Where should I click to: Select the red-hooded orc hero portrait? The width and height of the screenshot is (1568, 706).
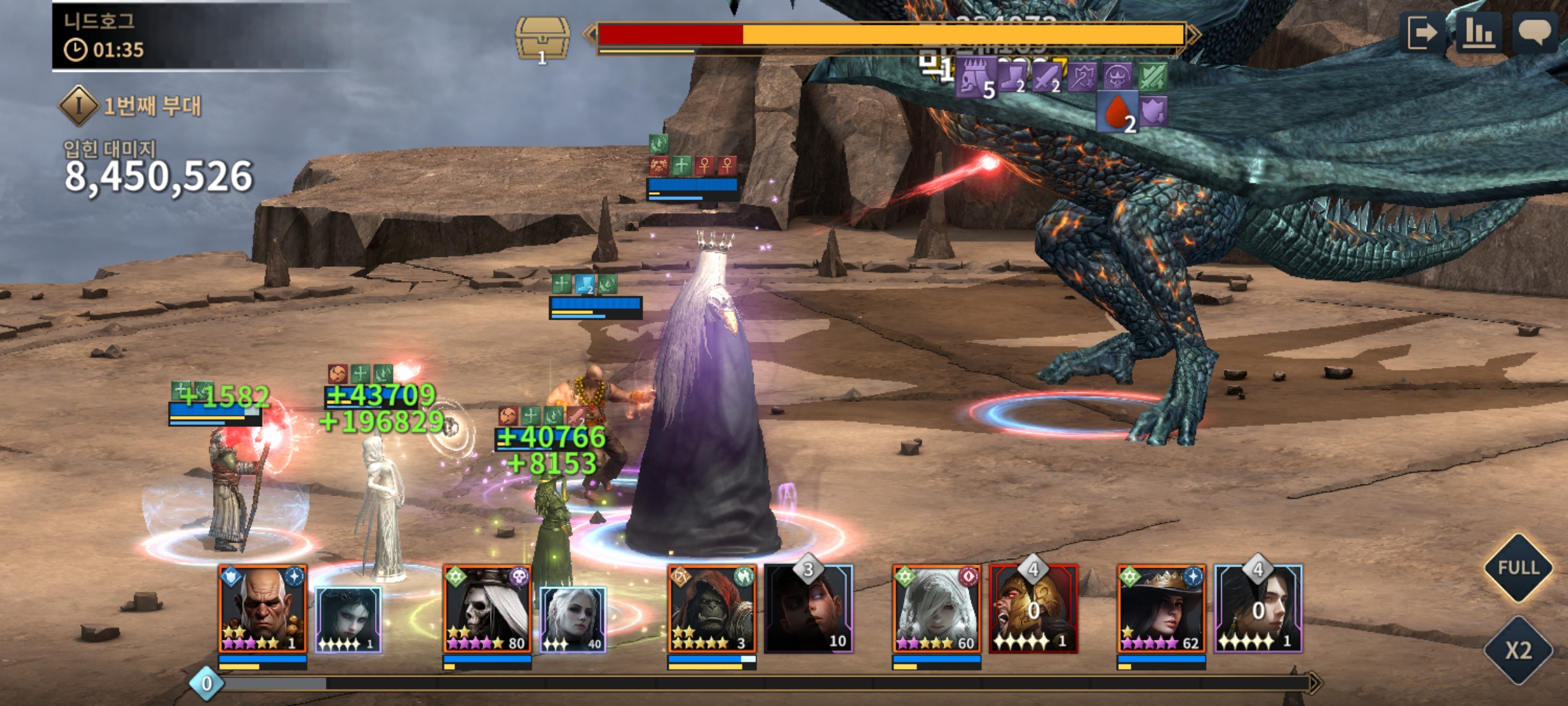tap(711, 609)
